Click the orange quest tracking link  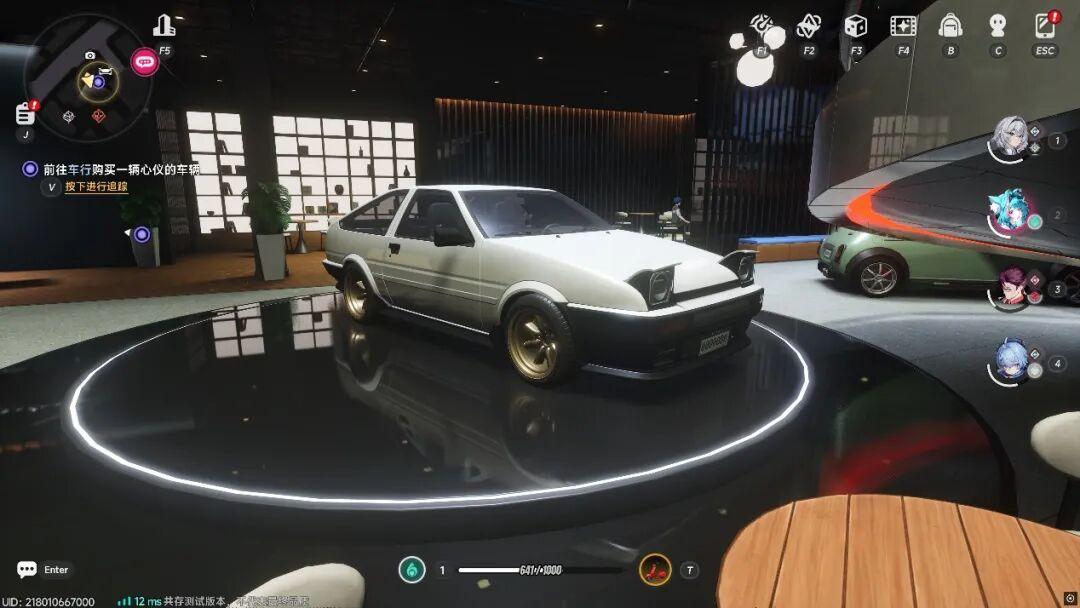pos(96,187)
